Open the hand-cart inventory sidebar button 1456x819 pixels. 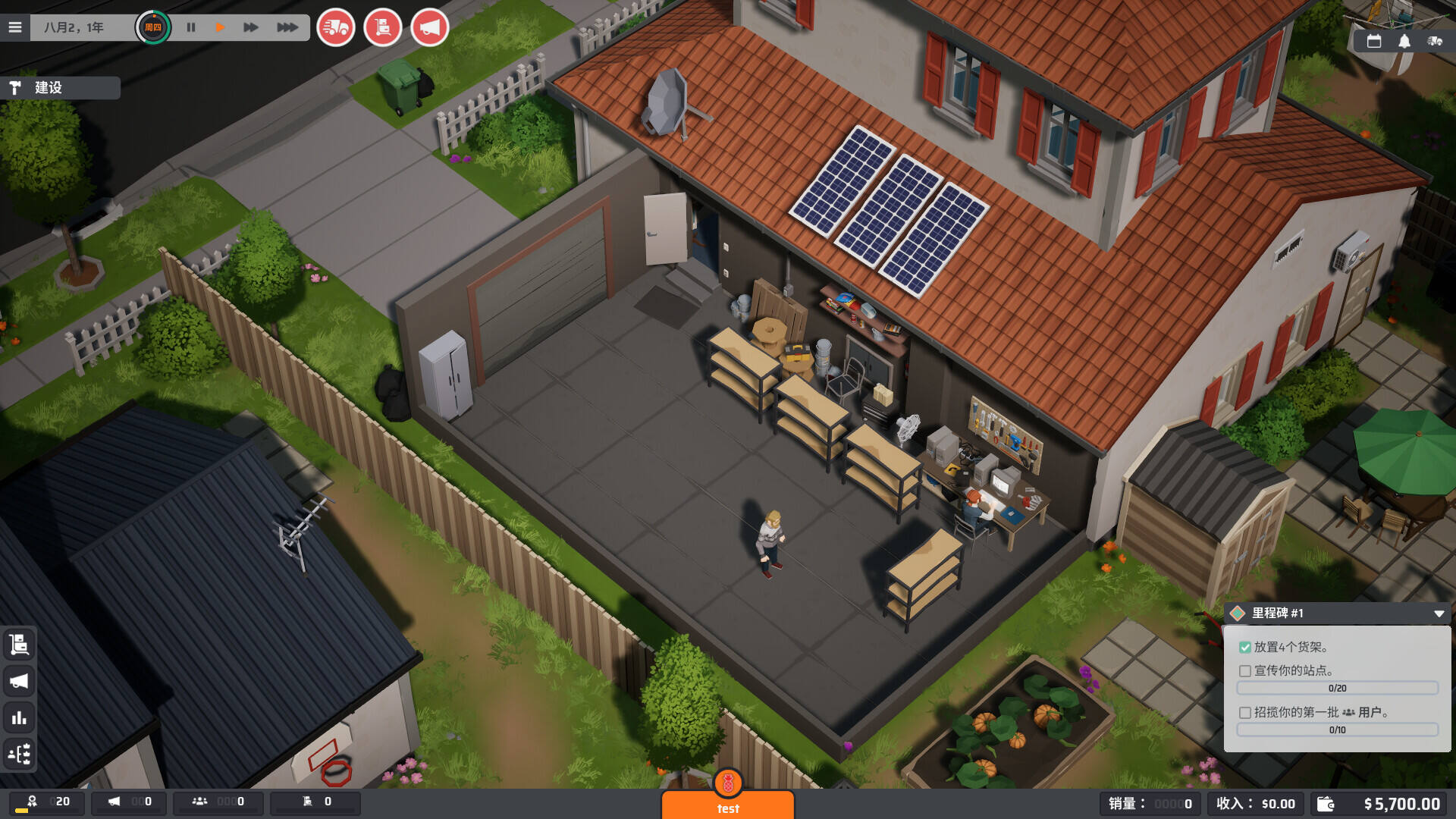pos(19,645)
